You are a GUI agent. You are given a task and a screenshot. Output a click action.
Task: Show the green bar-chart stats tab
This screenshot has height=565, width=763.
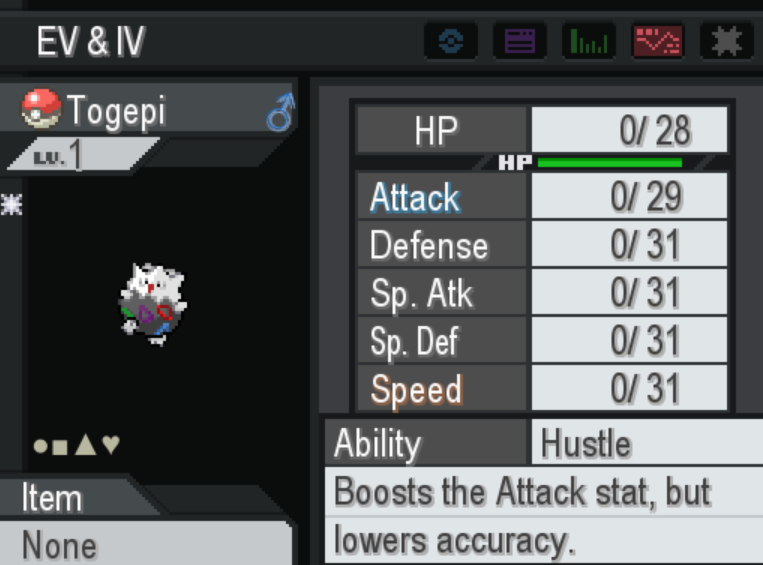click(589, 41)
